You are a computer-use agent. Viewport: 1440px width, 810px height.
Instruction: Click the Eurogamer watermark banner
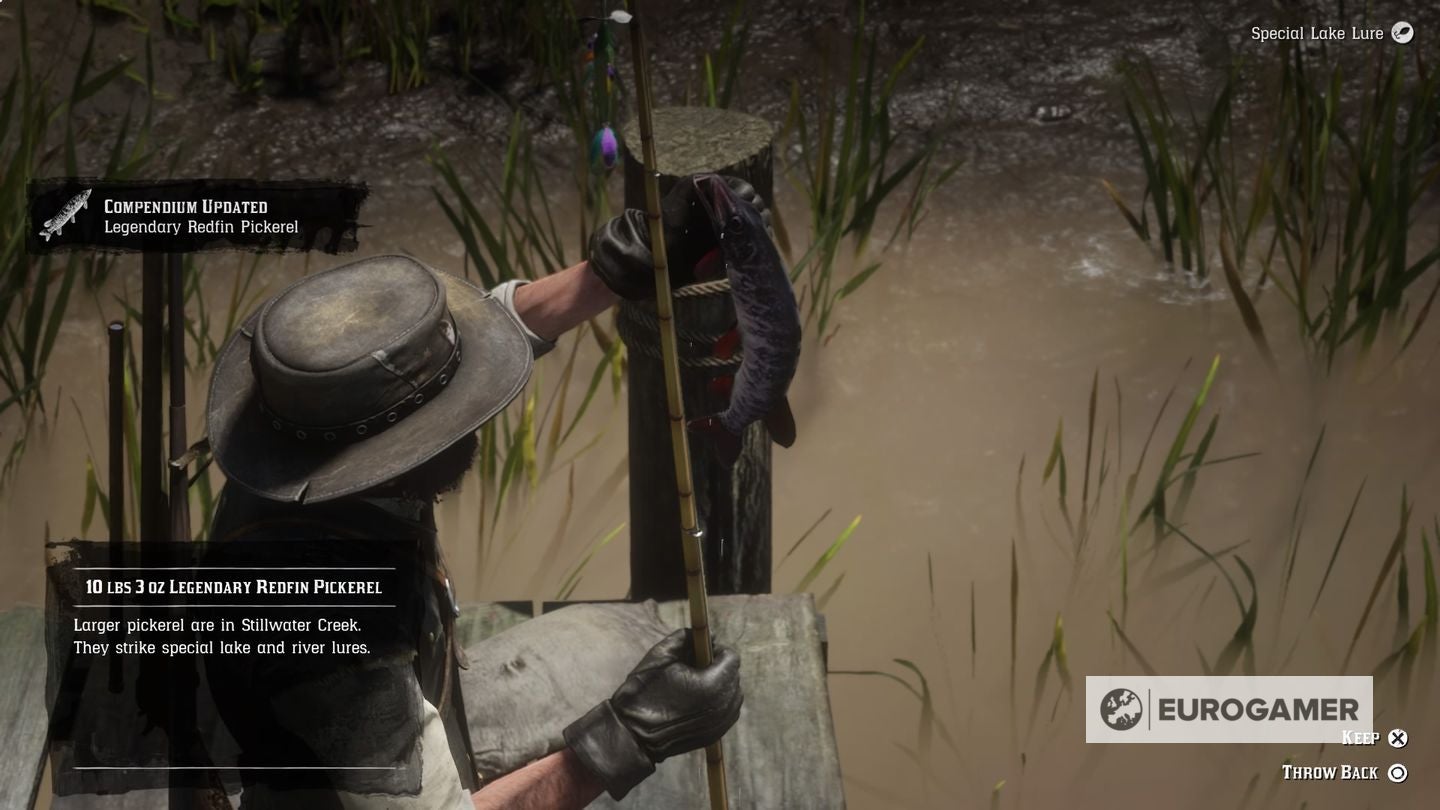(1230, 710)
